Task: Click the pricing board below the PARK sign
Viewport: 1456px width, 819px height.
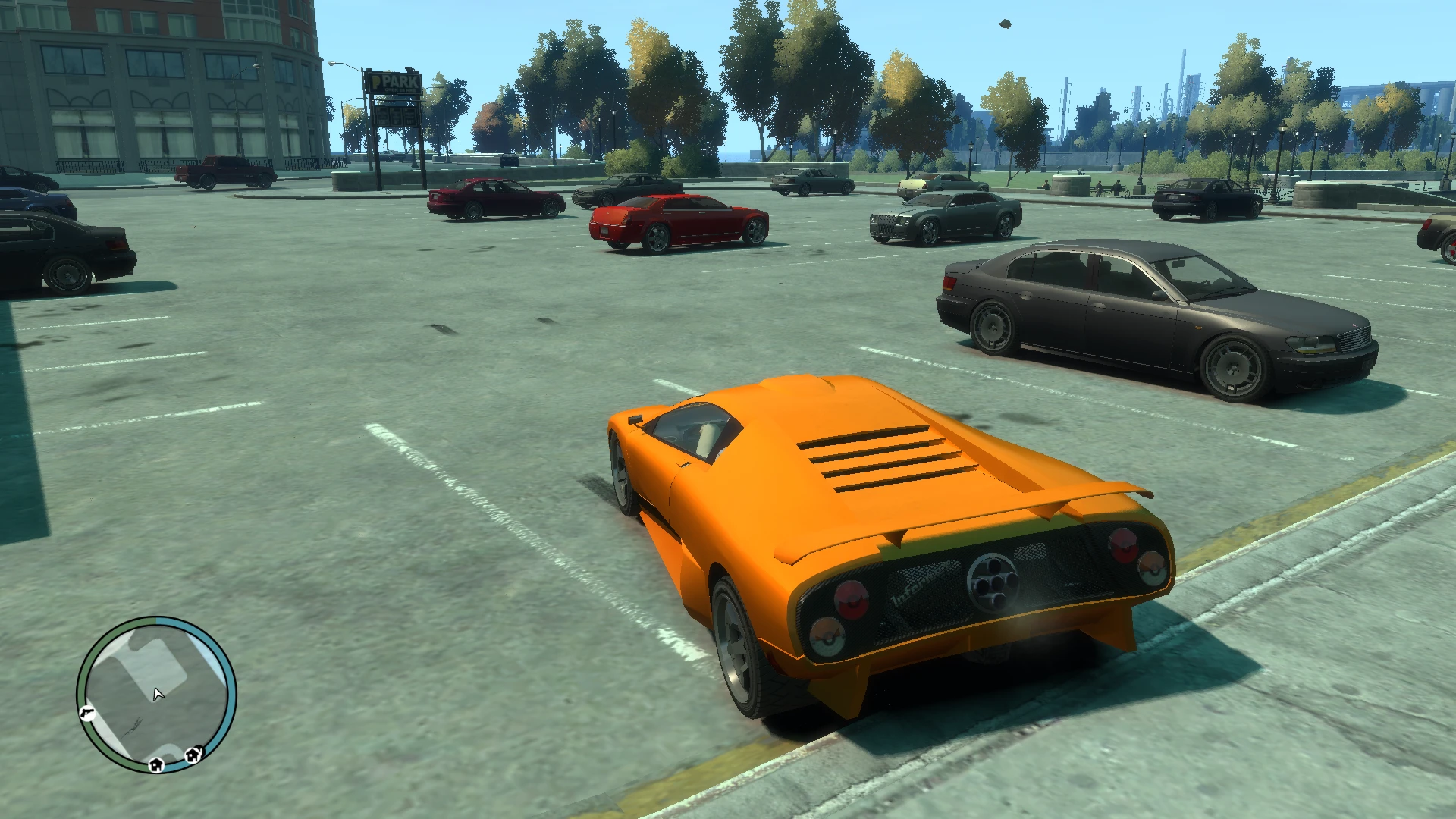Action: 394,118
